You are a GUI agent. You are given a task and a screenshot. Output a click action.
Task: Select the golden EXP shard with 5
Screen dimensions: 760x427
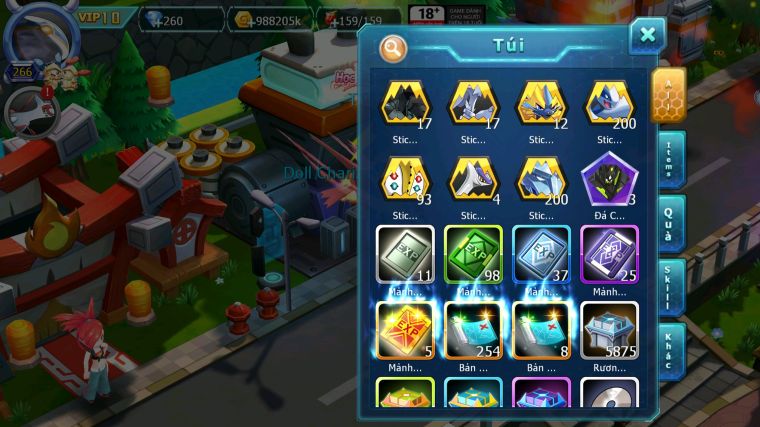(405, 330)
